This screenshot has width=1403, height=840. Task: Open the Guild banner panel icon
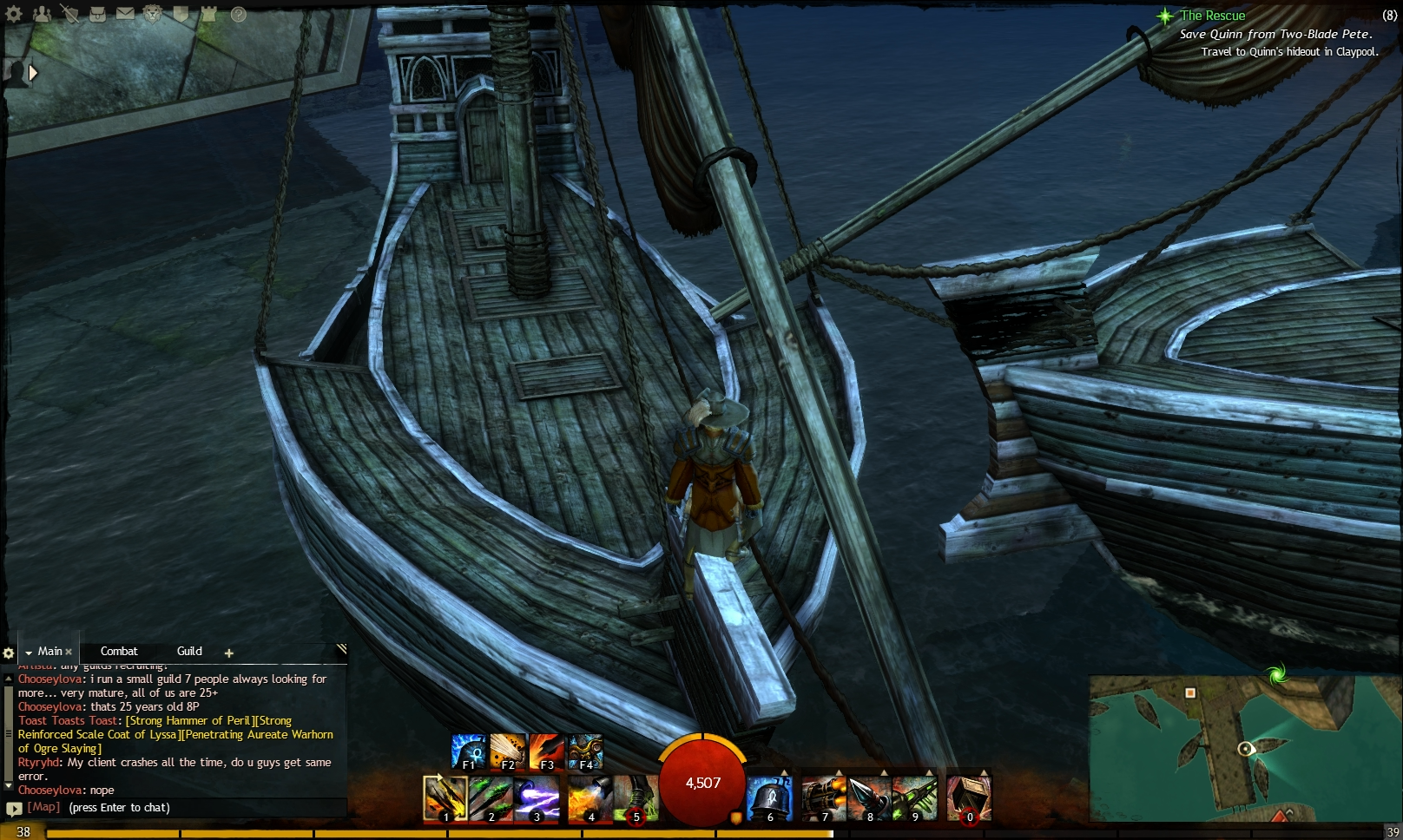tap(180, 15)
